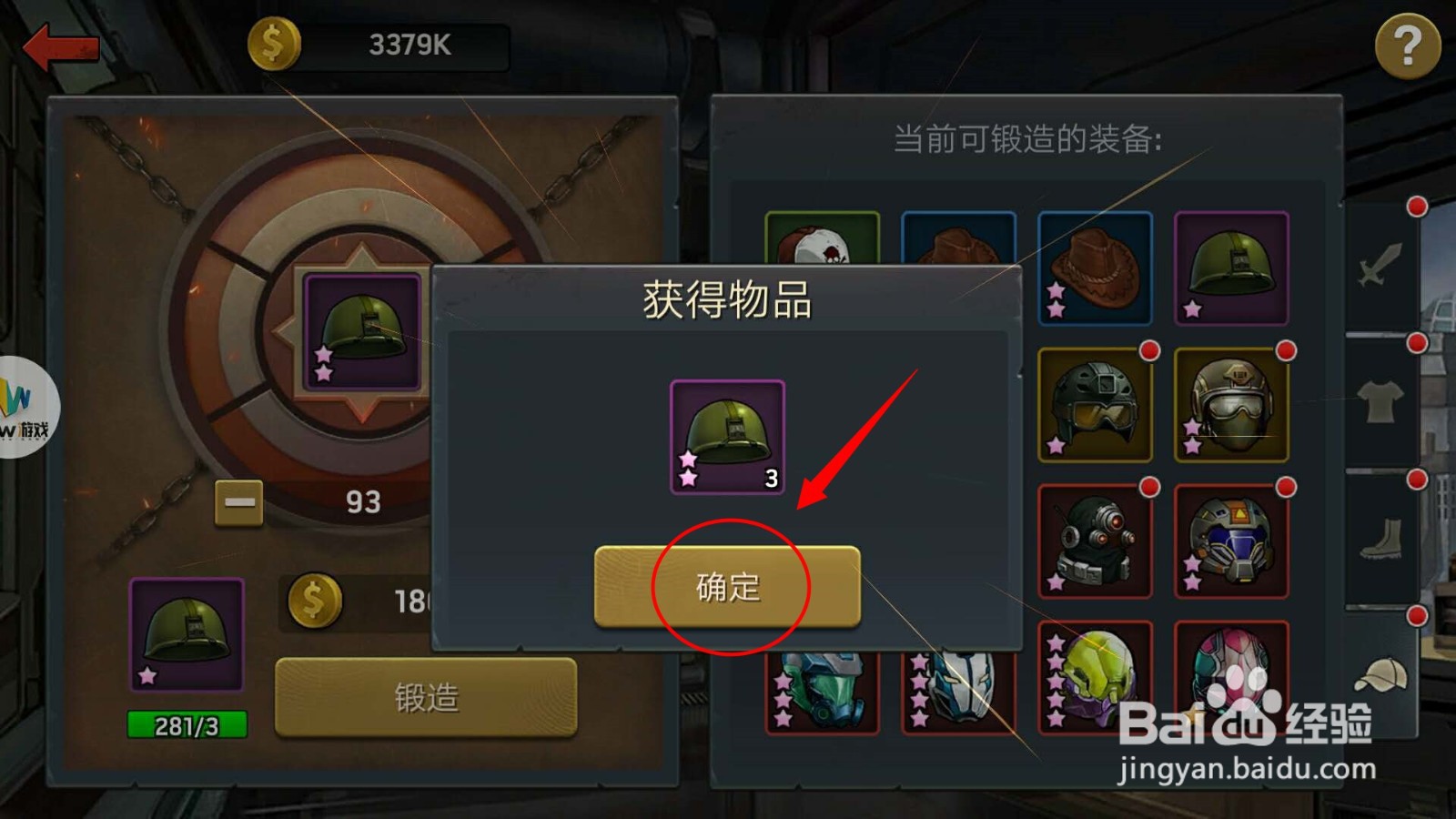Select the robot helmet with red lenses

(x=1096, y=541)
